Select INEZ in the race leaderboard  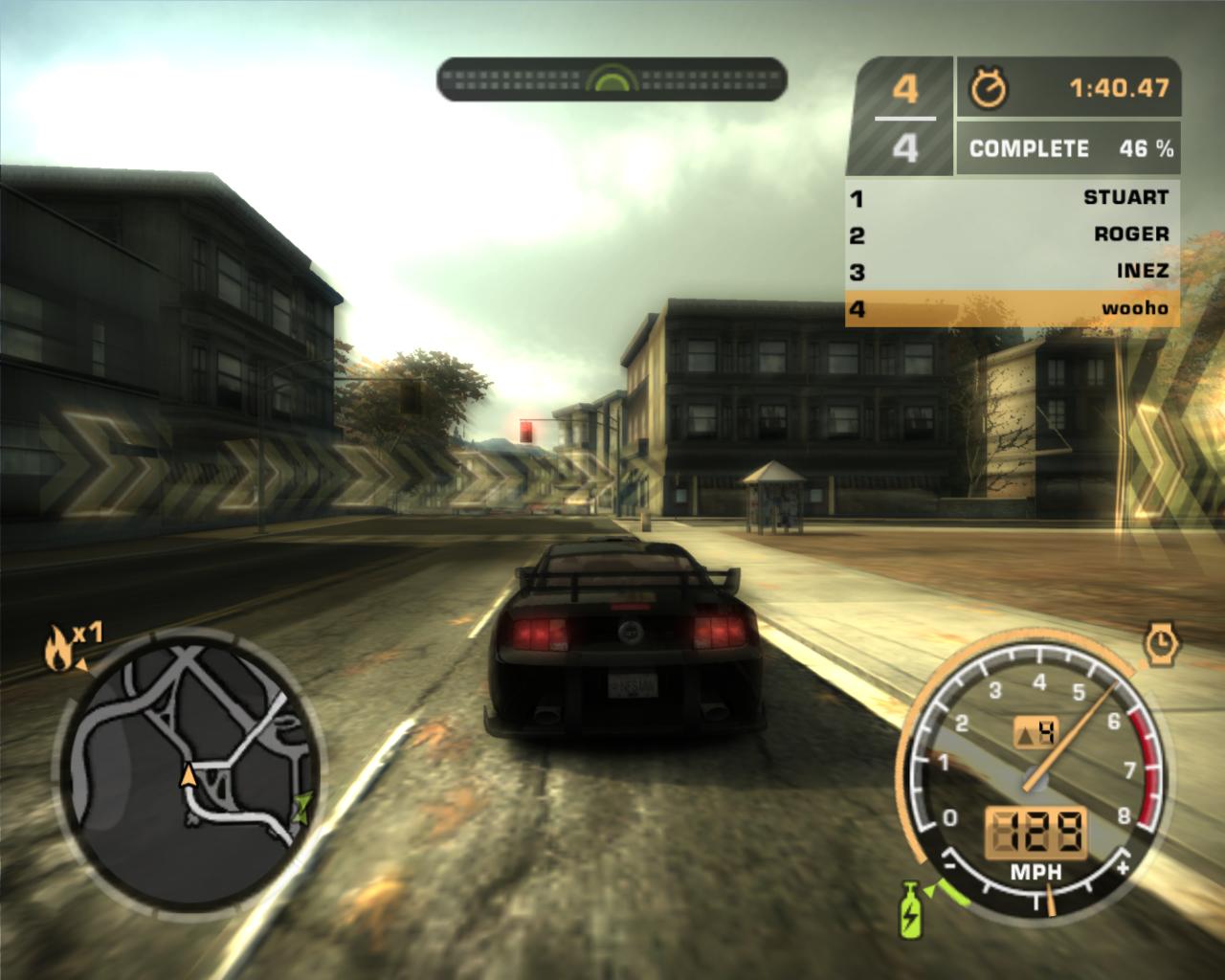[1012, 271]
